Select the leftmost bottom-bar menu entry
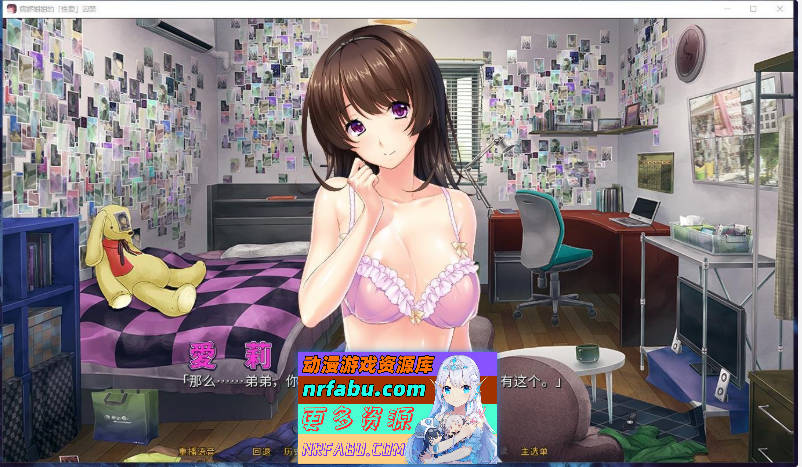 tap(196, 451)
